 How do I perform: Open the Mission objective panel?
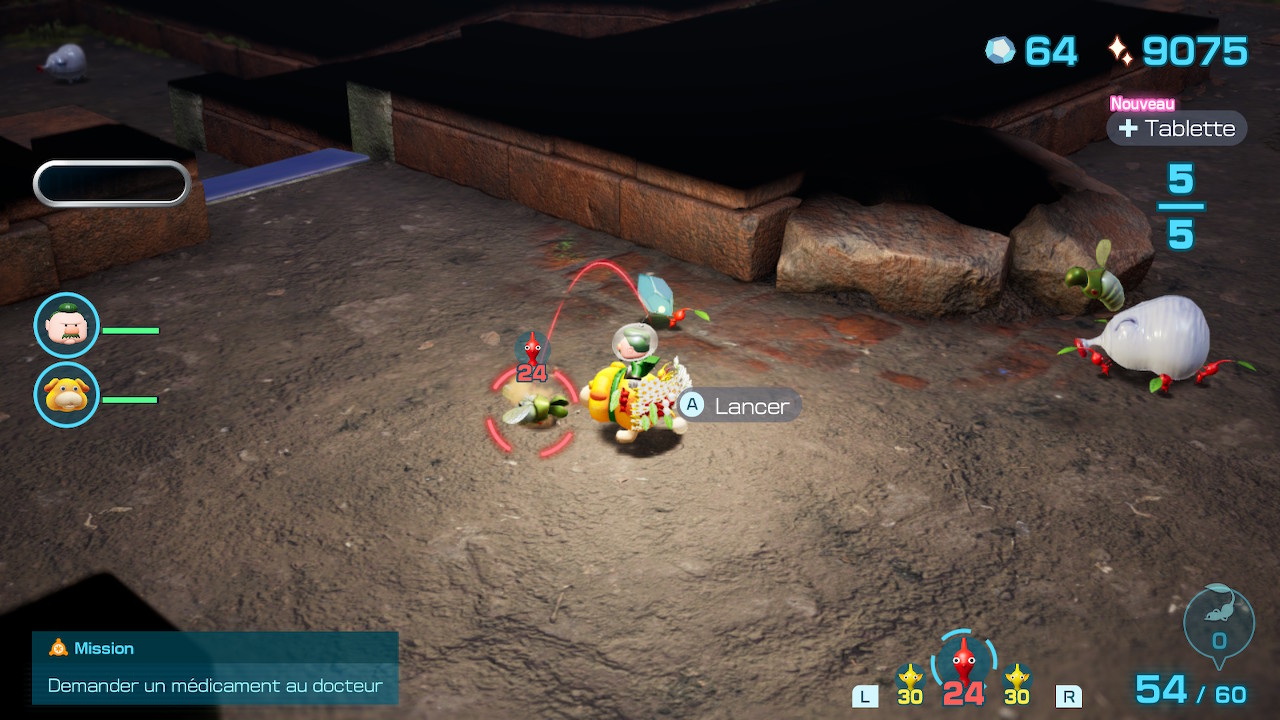[215, 668]
